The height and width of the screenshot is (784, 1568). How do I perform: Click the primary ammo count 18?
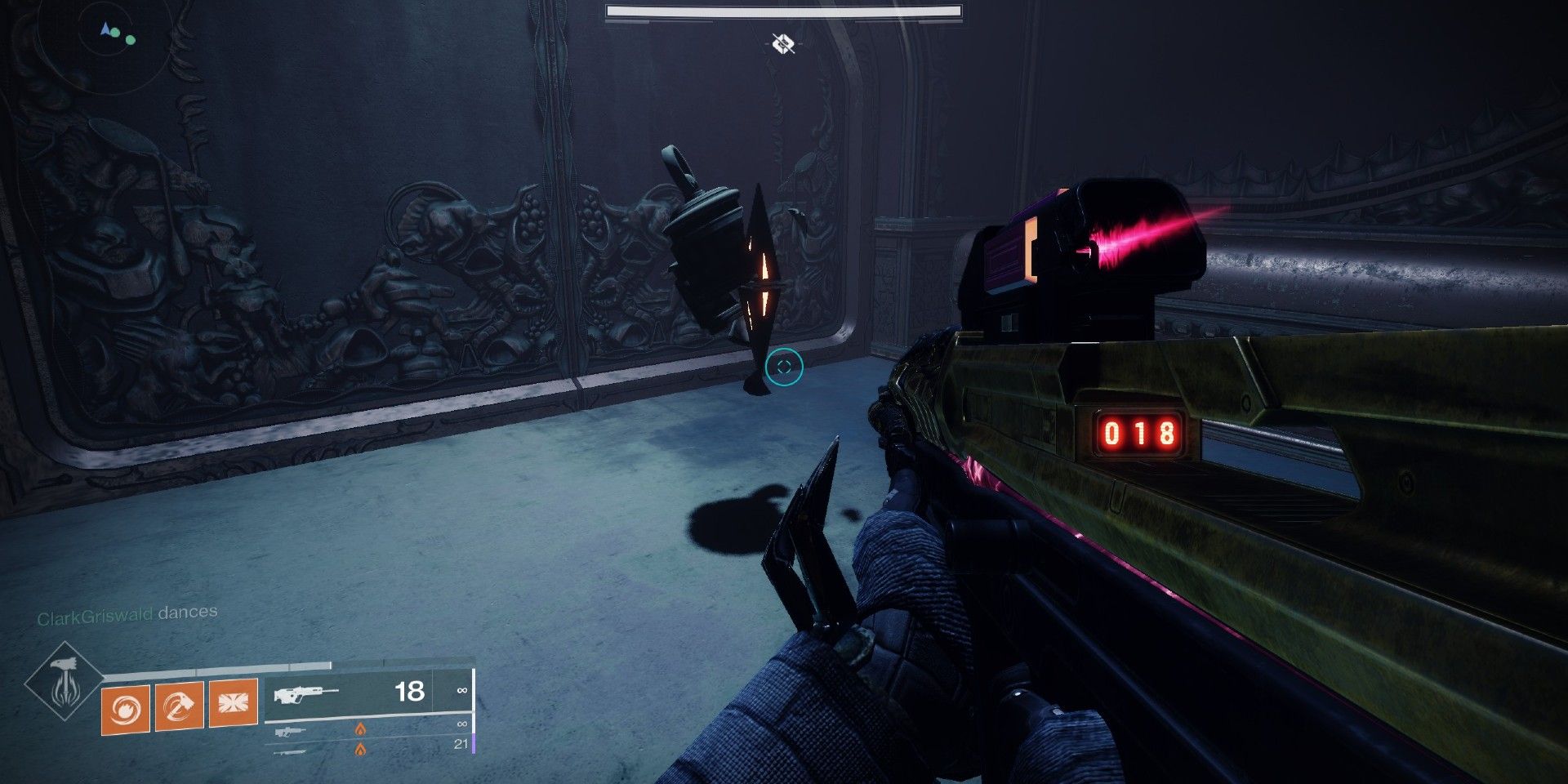tap(409, 692)
